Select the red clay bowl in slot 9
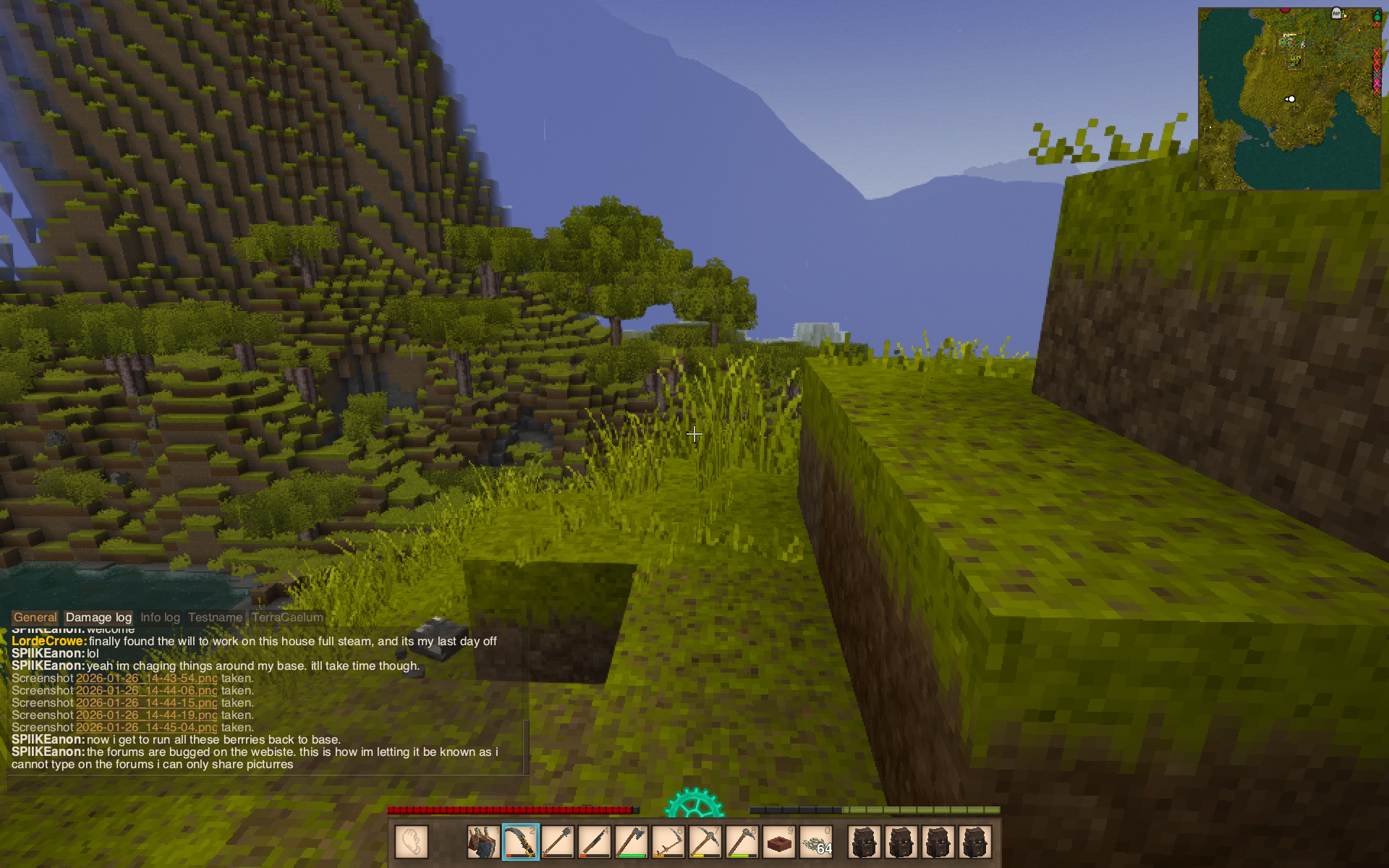Screen dimensions: 1389x868 coord(779,842)
